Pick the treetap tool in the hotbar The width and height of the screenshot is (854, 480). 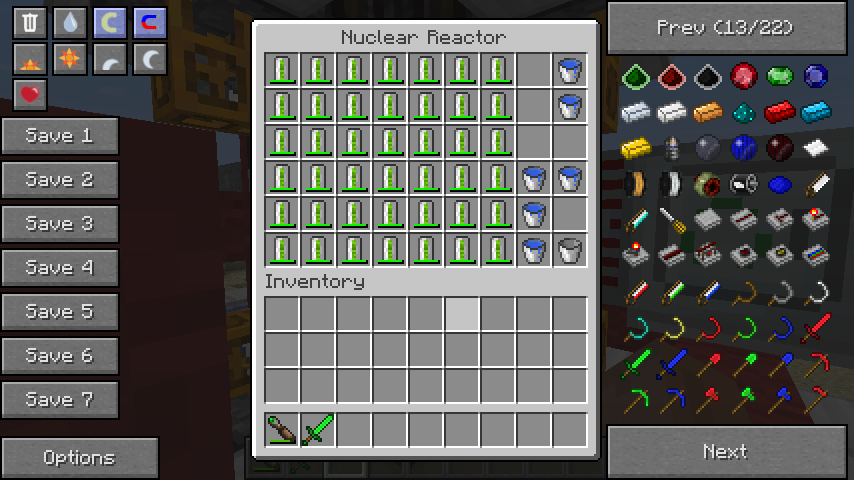click(282, 430)
